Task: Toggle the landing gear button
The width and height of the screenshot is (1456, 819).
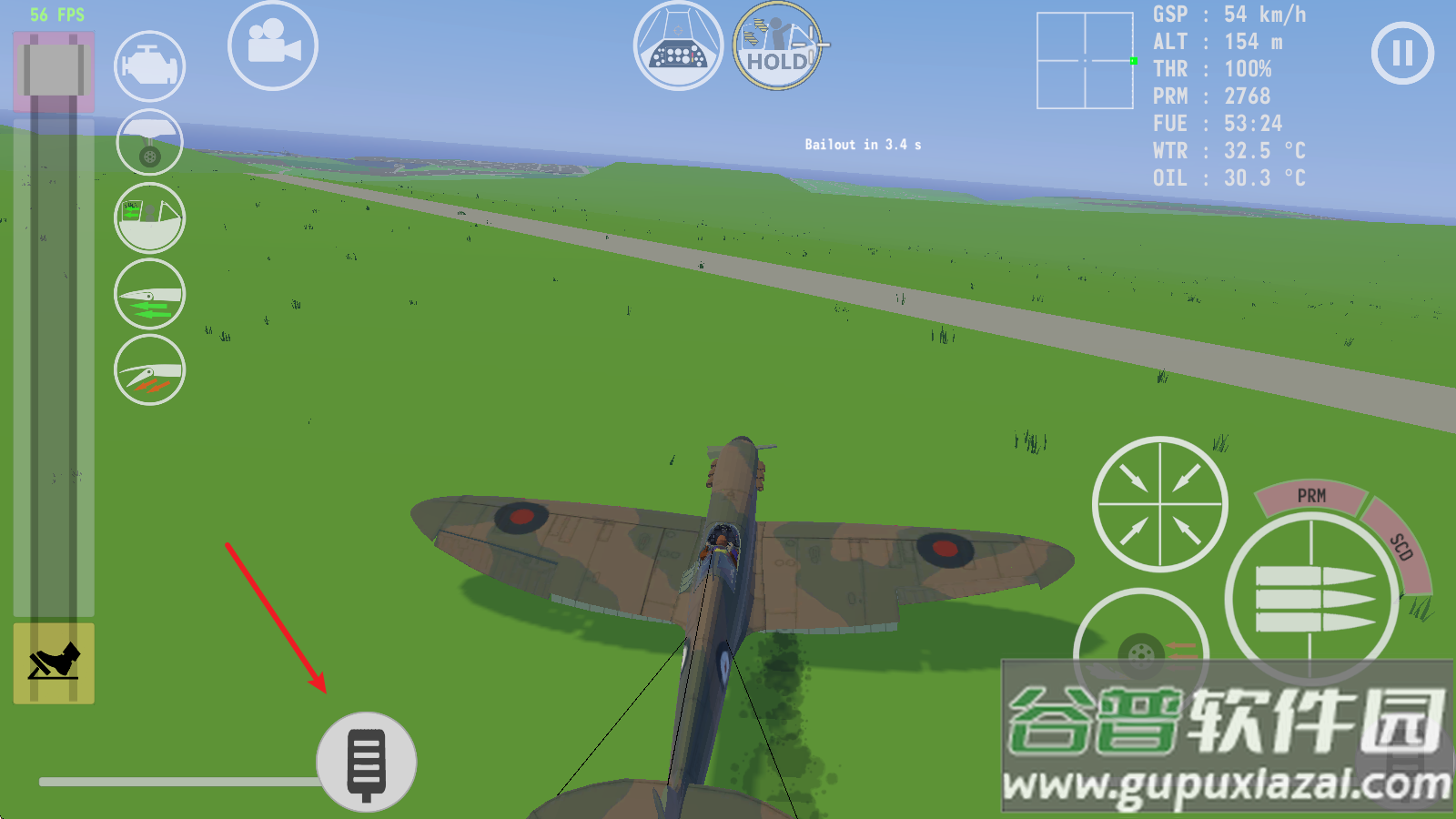Action: tap(149, 143)
